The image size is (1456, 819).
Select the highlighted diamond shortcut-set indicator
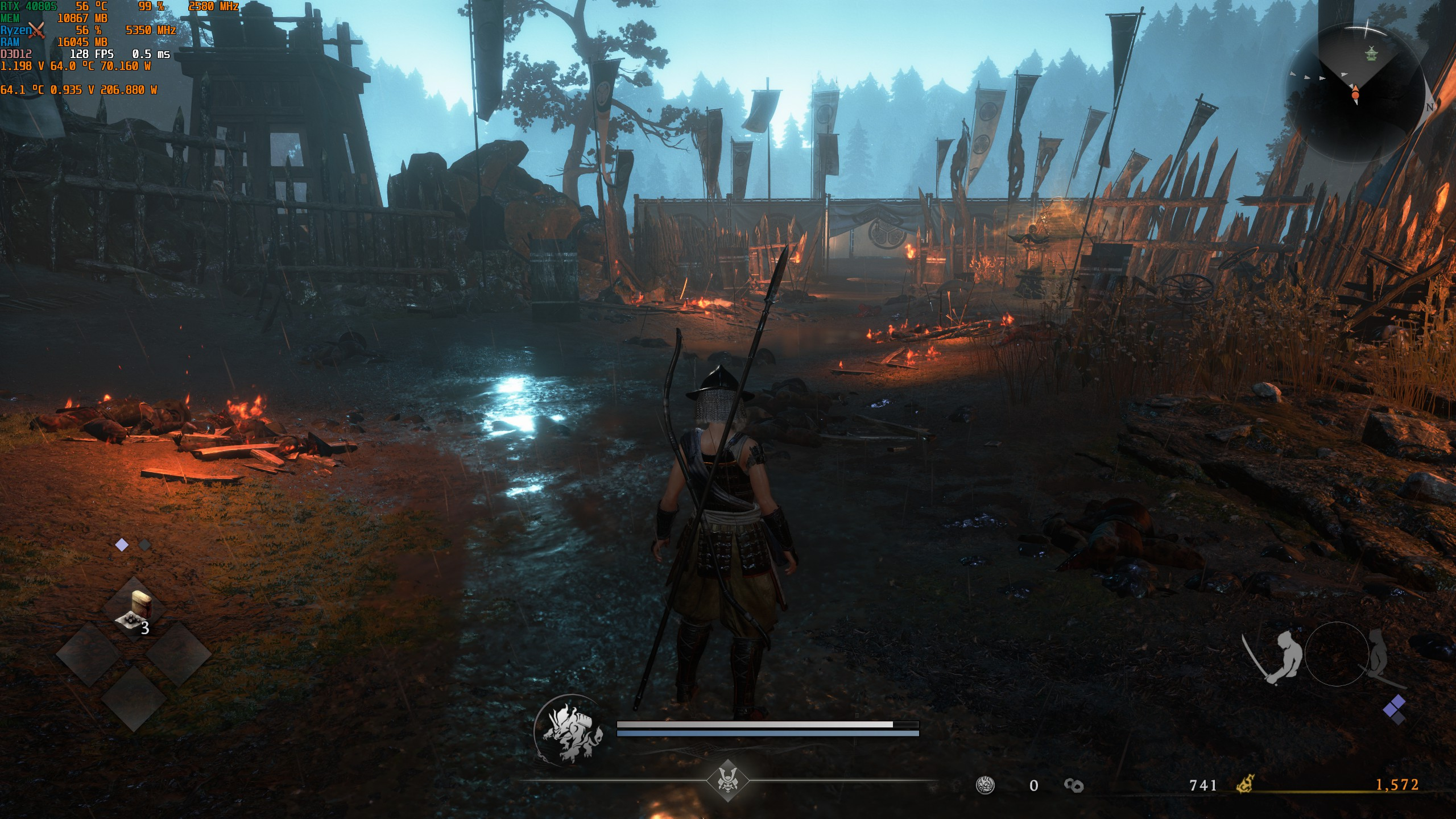[122, 545]
